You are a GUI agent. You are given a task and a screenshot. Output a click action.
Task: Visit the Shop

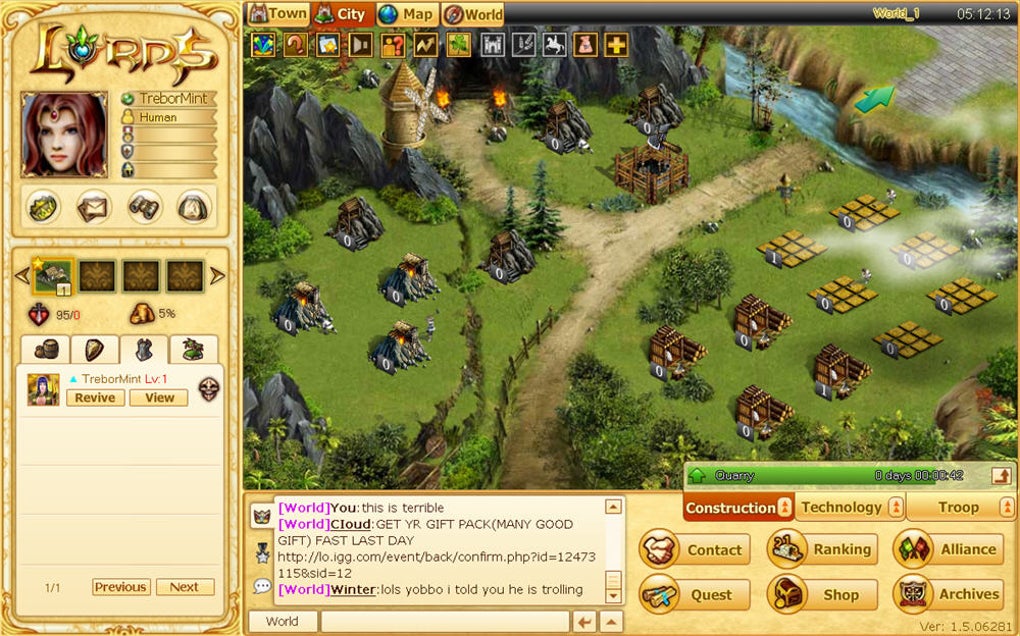click(x=822, y=594)
